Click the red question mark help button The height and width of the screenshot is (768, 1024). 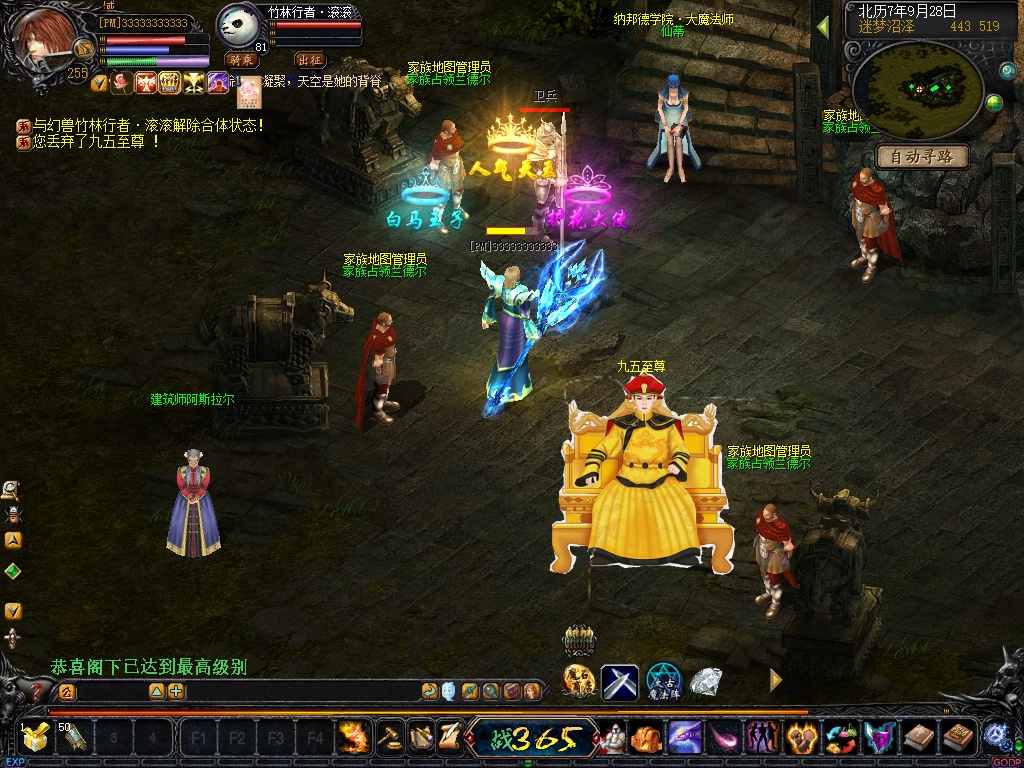[x=39, y=691]
